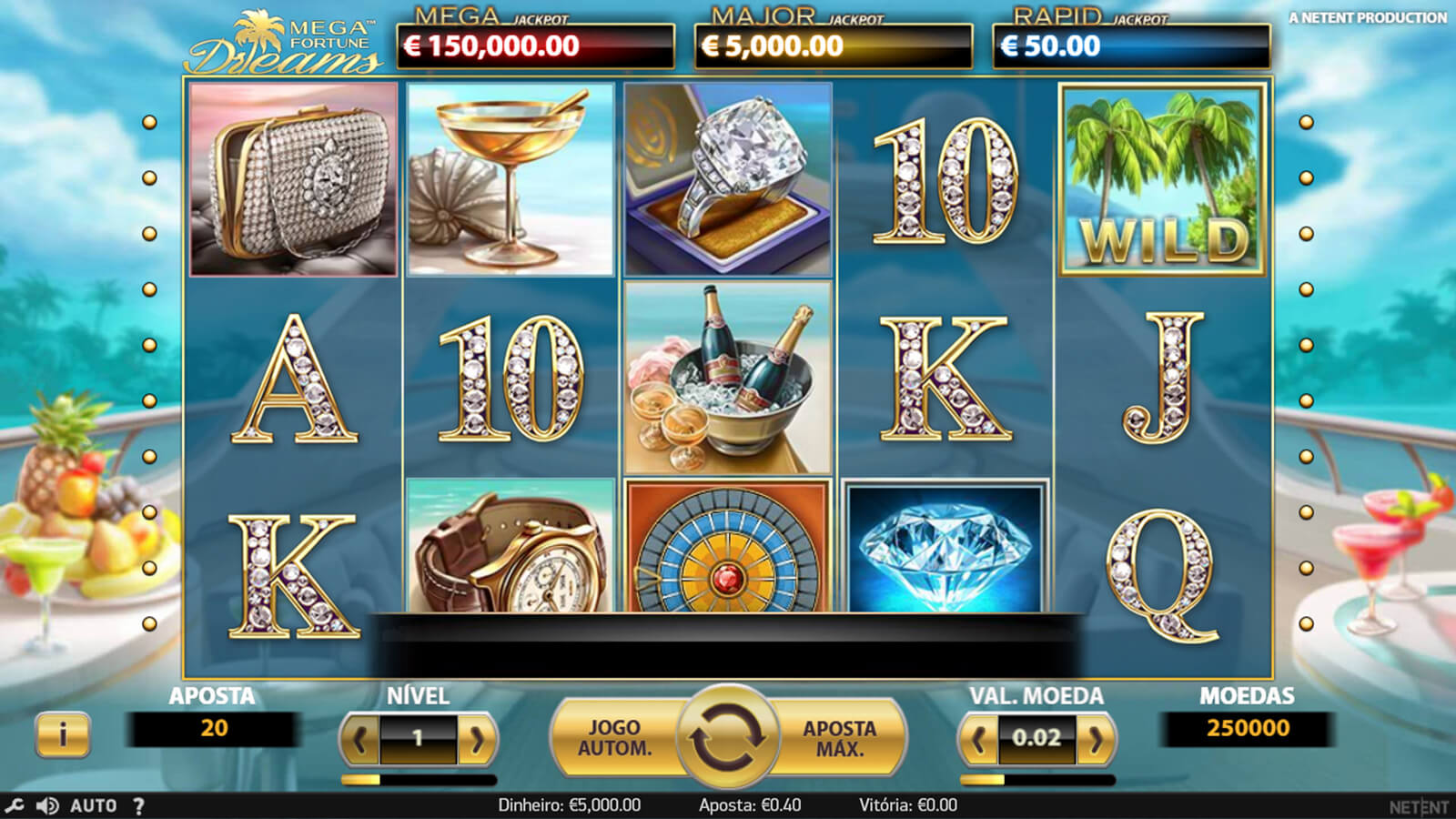Decrease the Nível bet level
The width and height of the screenshot is (1456, 819).
[360, 740]
